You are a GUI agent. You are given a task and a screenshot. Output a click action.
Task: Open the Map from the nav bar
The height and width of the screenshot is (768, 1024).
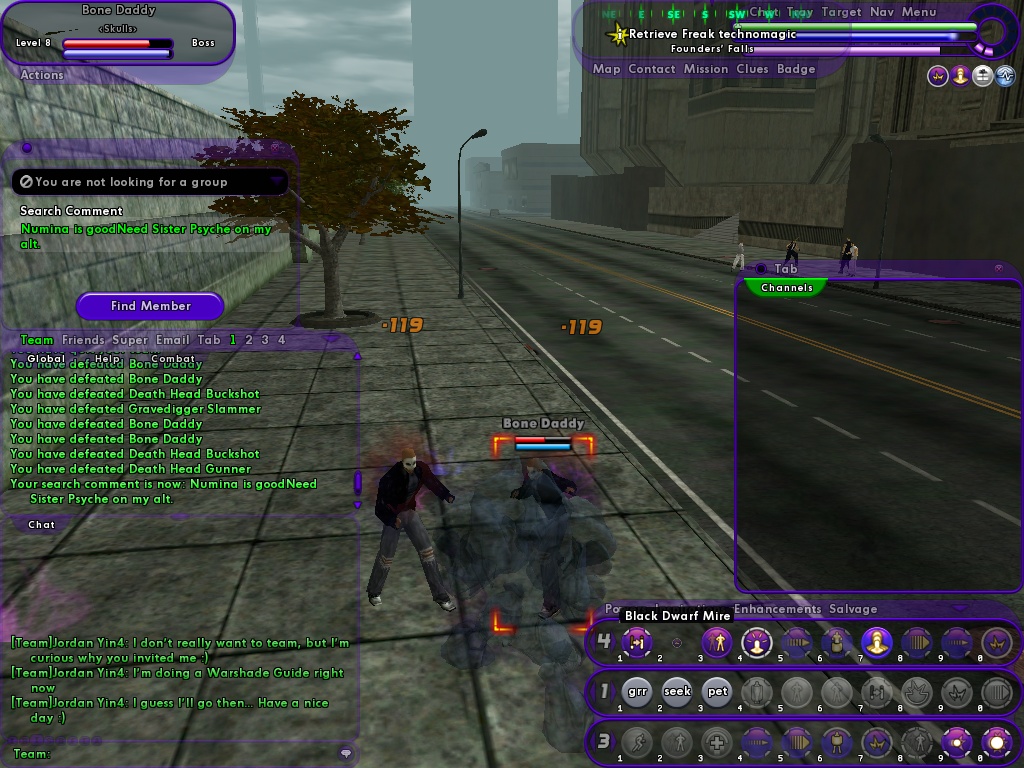click(606, 69)
